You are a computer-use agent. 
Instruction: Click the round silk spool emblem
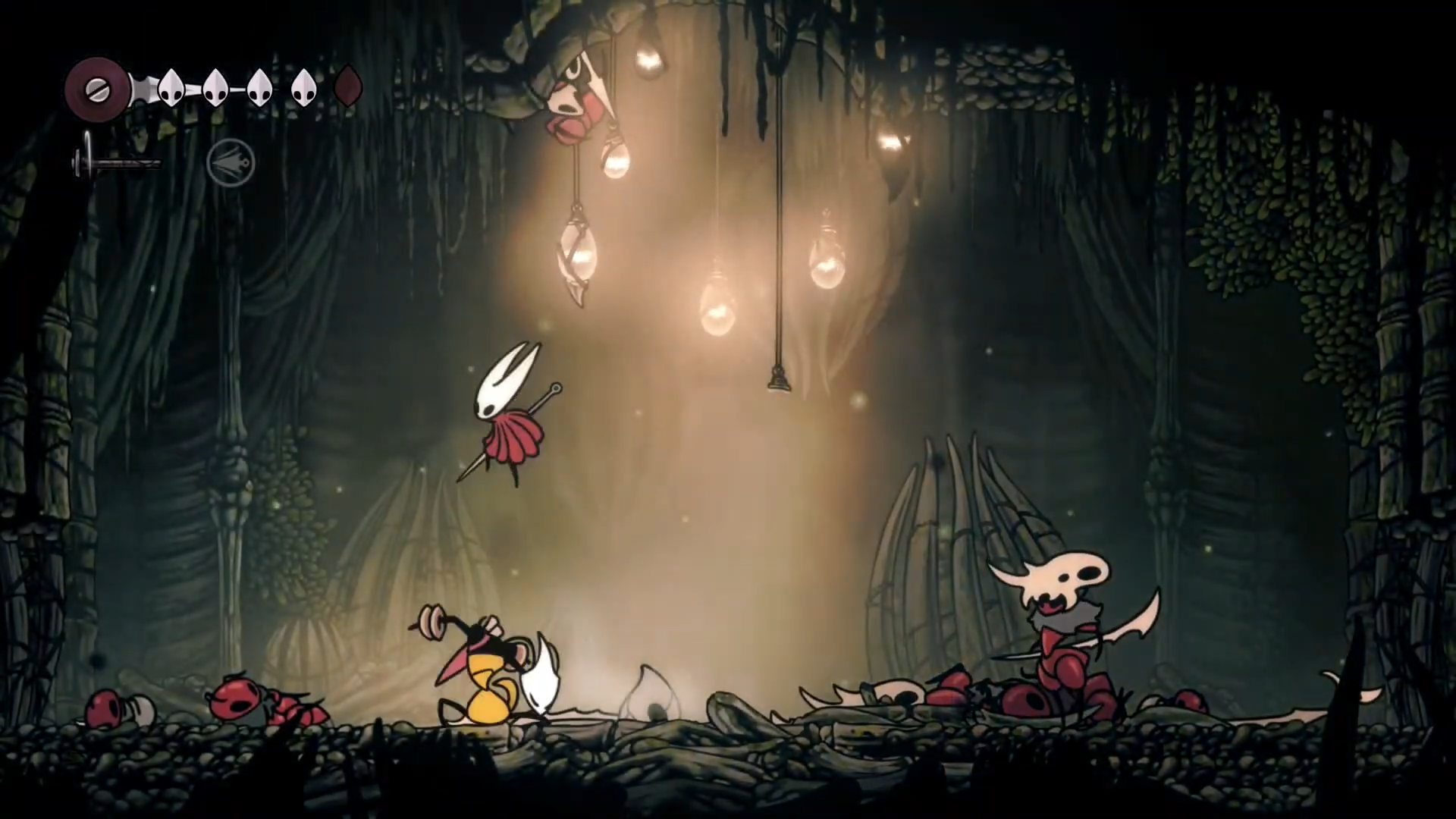(97, 89)
